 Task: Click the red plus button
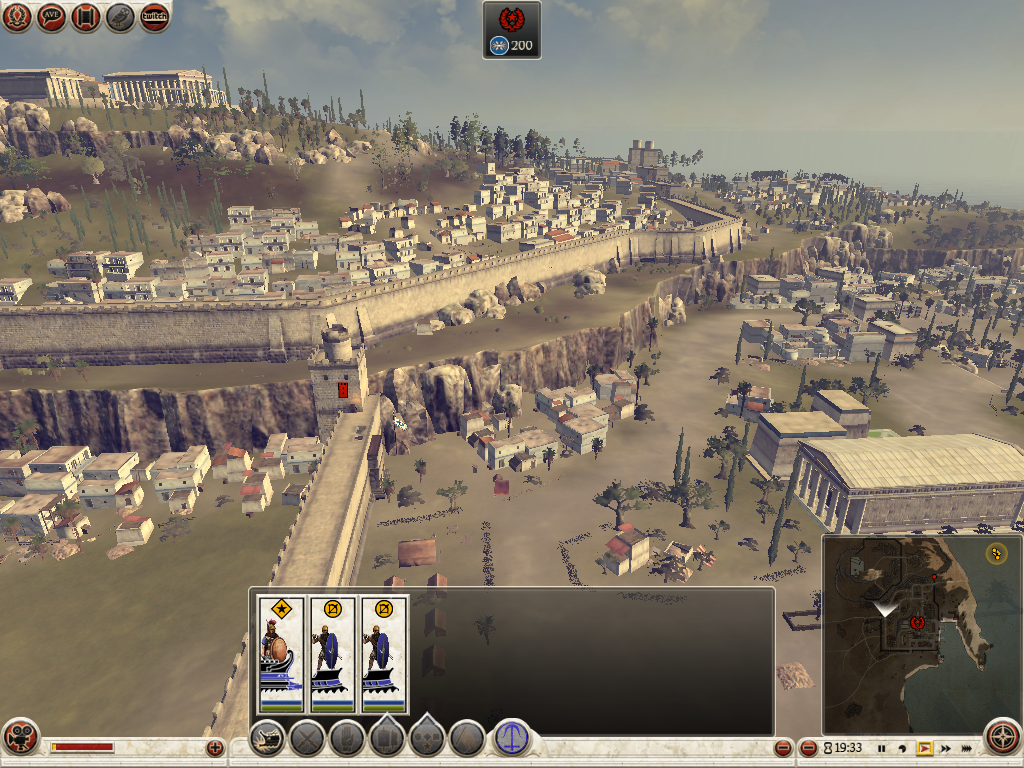(x=214, y=747)
